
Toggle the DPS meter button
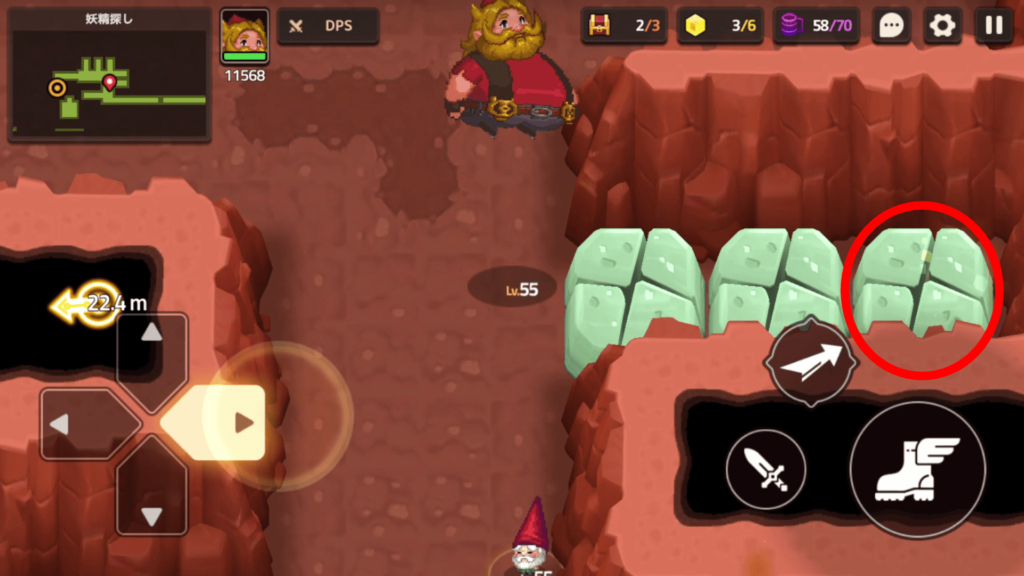327,26
